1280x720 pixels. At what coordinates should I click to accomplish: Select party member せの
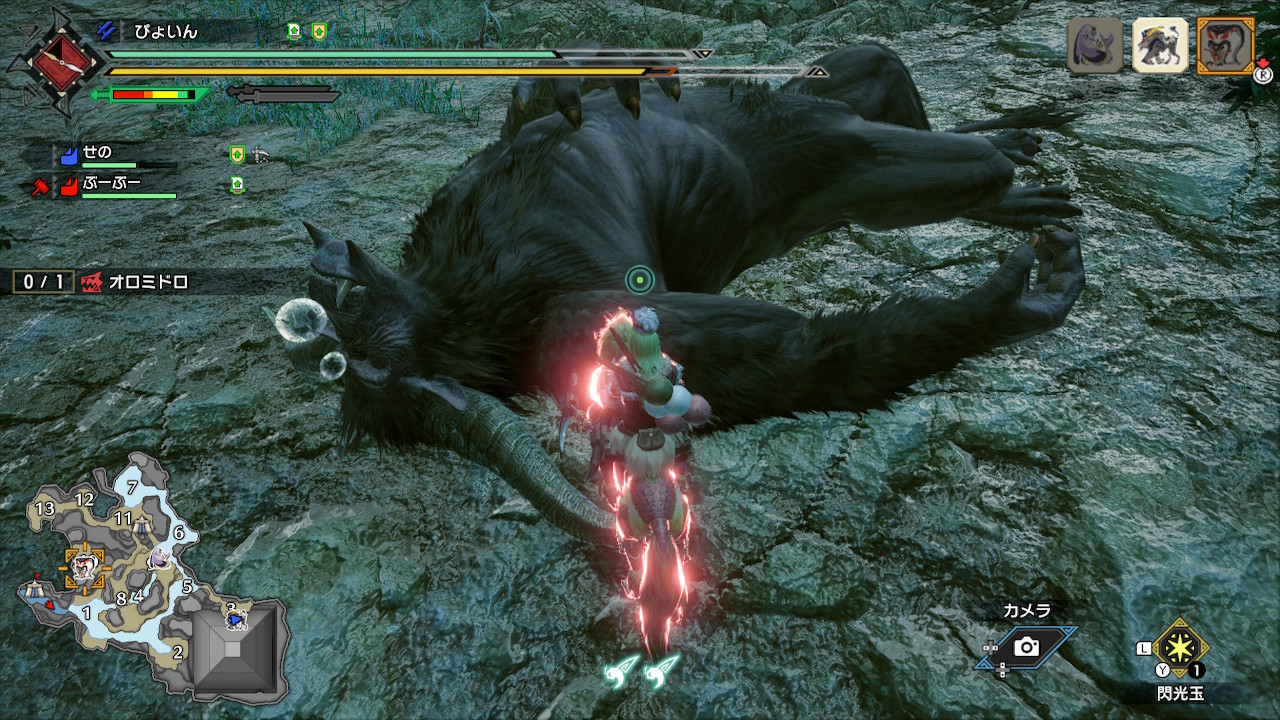click(x=97, y=152)
